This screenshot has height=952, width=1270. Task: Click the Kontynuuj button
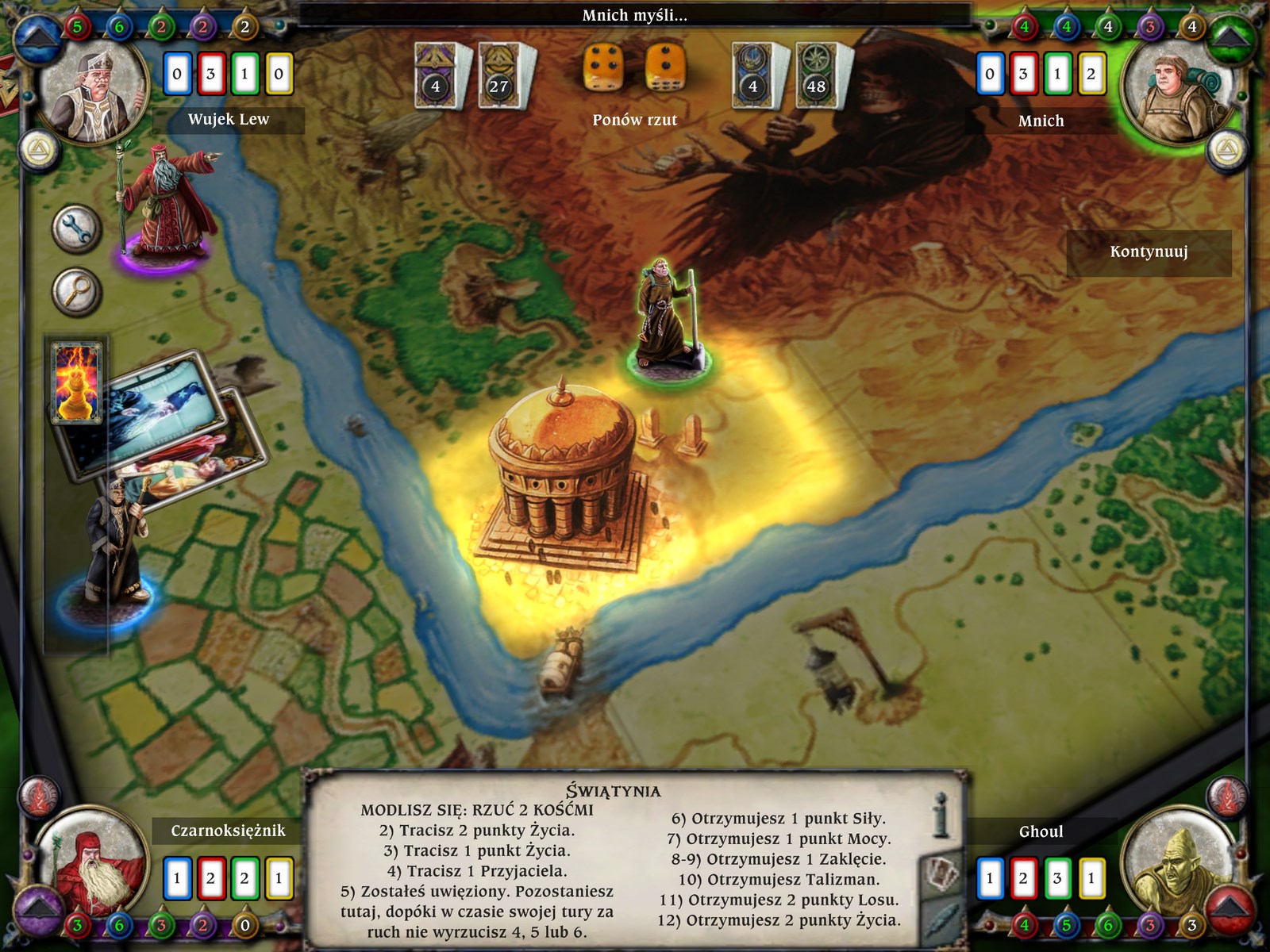(1149, 253)
